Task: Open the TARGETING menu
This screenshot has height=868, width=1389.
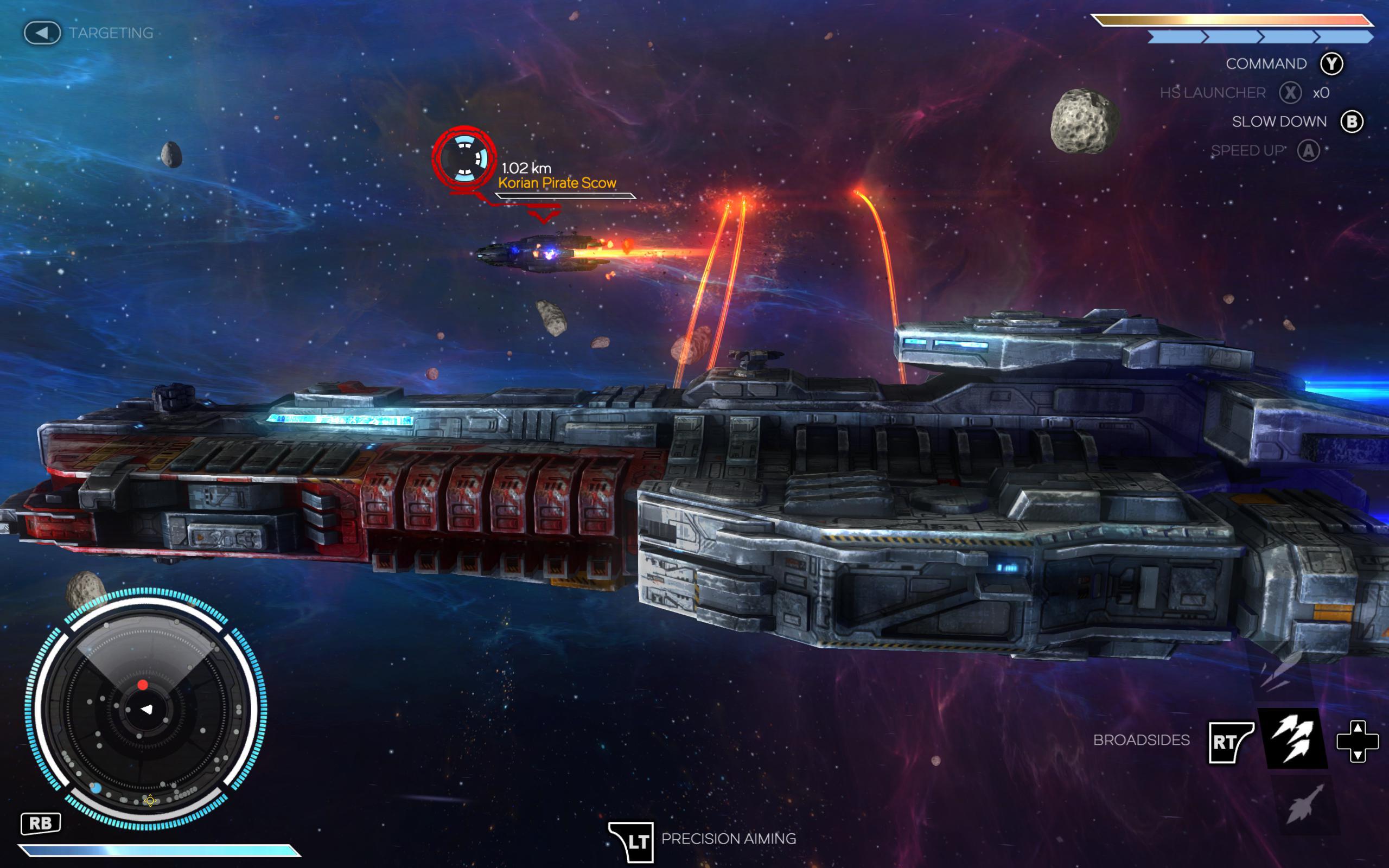Action: (x=110, y=33)
